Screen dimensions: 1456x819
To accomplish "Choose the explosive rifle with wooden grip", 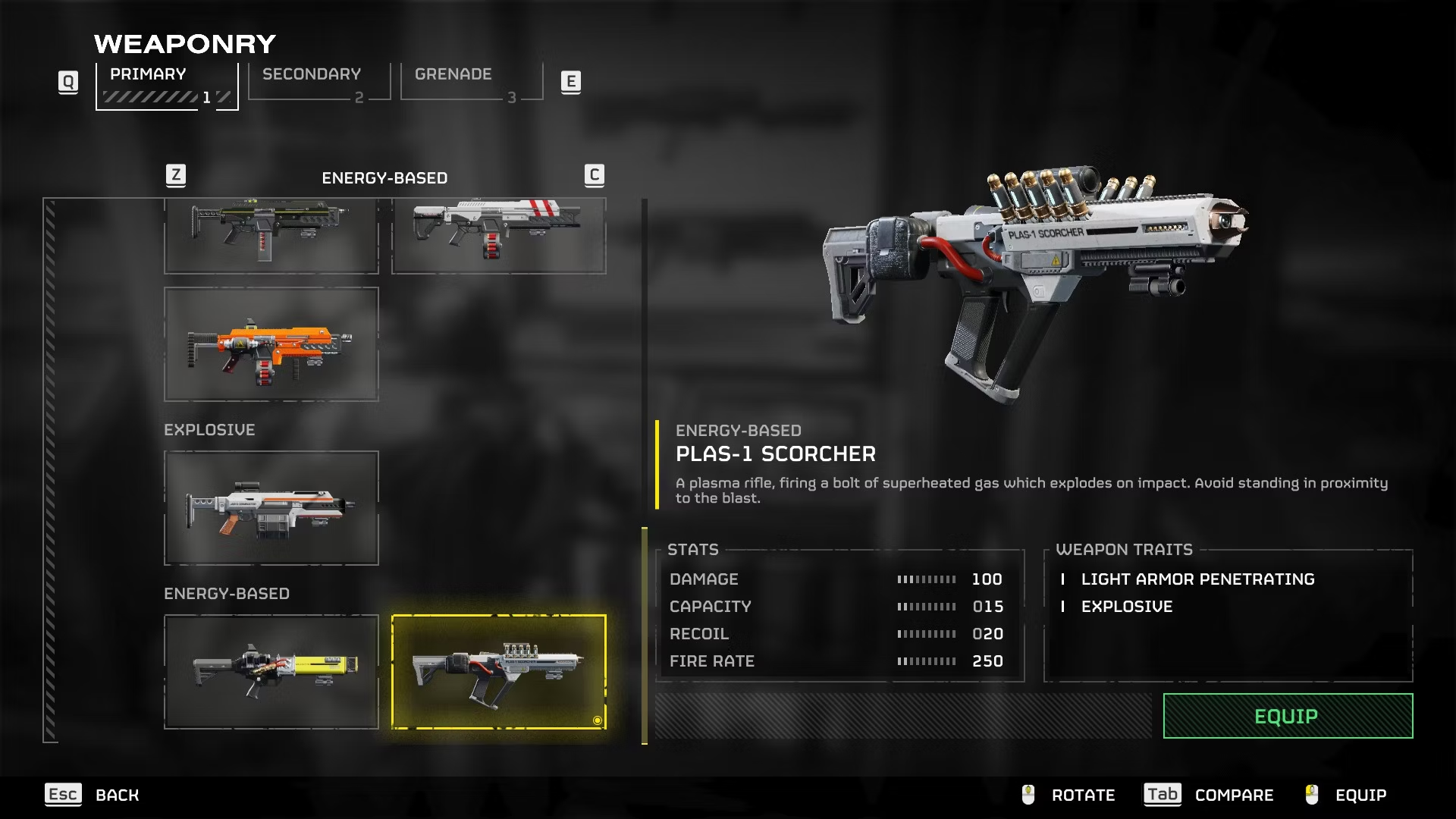I will click(x=271, y=508).
